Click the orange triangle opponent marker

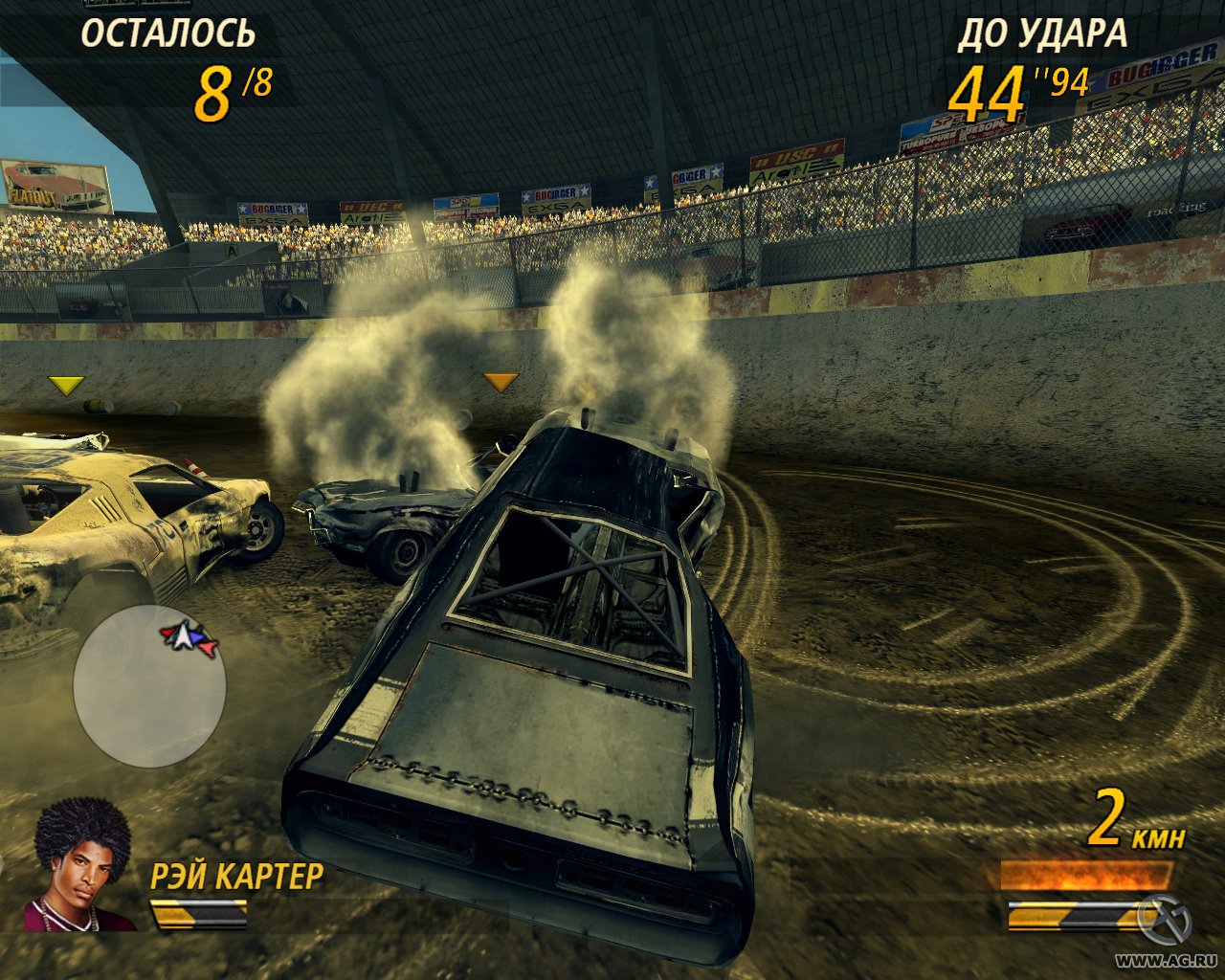click(500, 383)
